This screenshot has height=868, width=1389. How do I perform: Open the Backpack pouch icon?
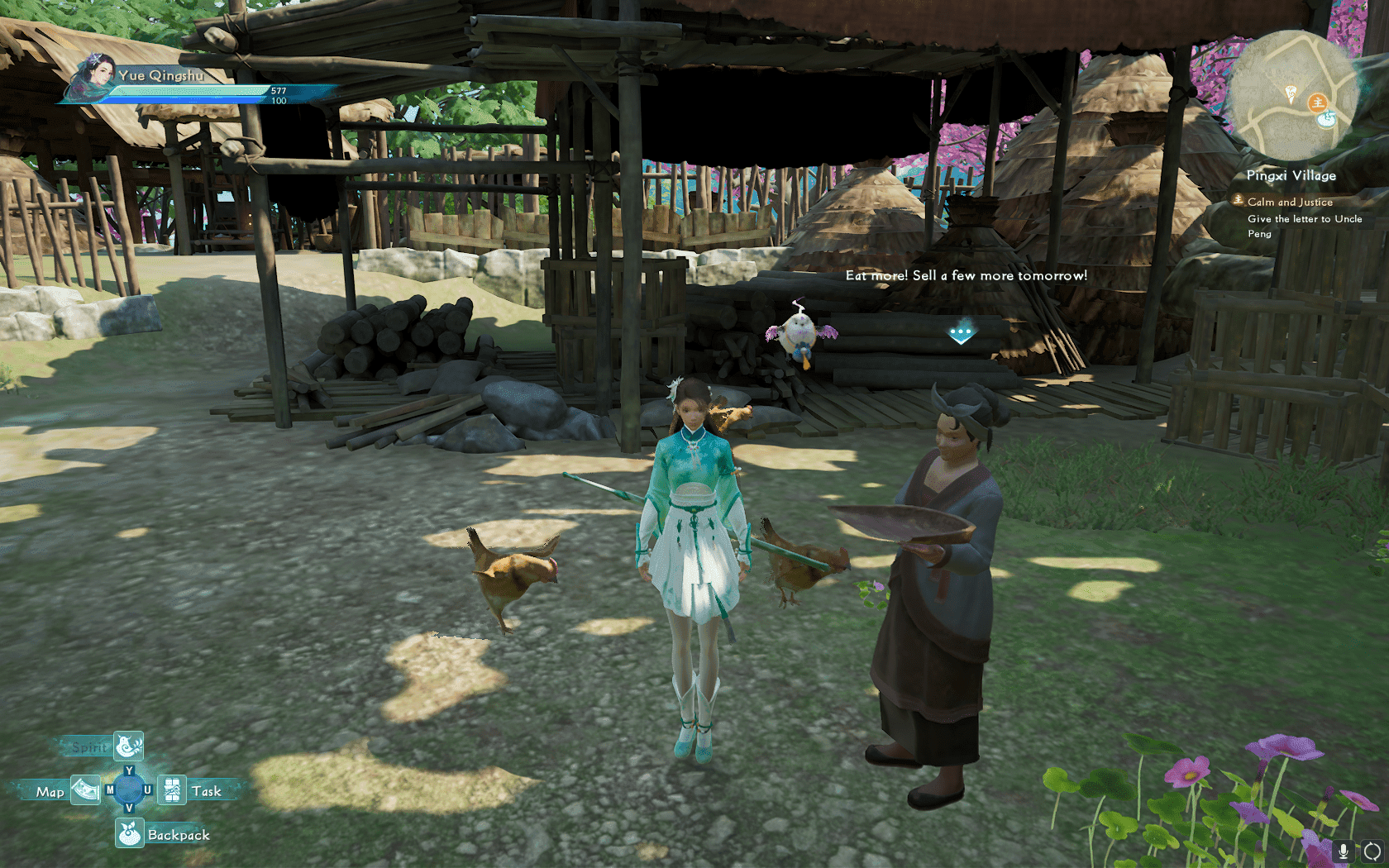coord(130,833)
